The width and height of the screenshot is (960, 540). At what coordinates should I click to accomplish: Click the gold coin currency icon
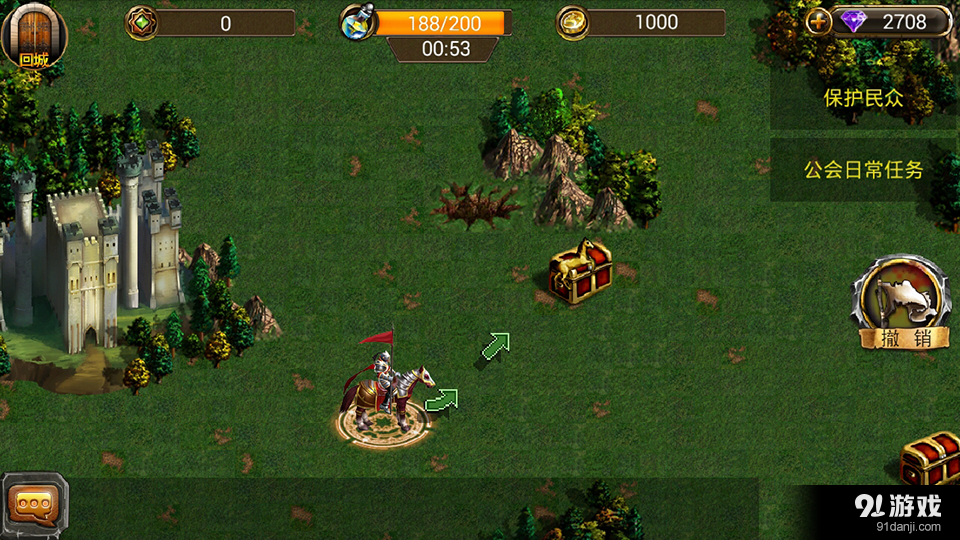click(x=573, y=22)
